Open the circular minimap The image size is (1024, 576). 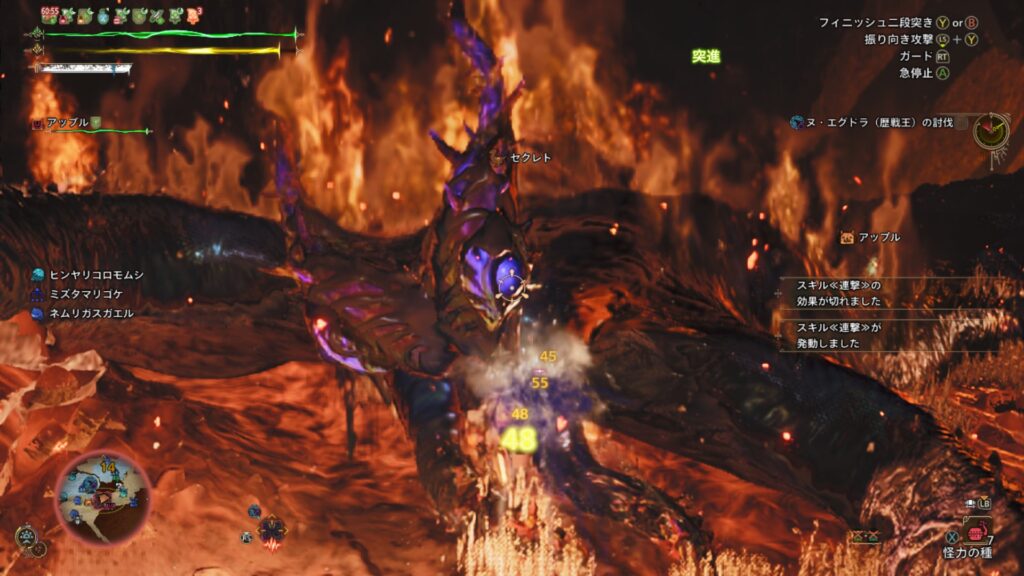(x=102, y=495)
